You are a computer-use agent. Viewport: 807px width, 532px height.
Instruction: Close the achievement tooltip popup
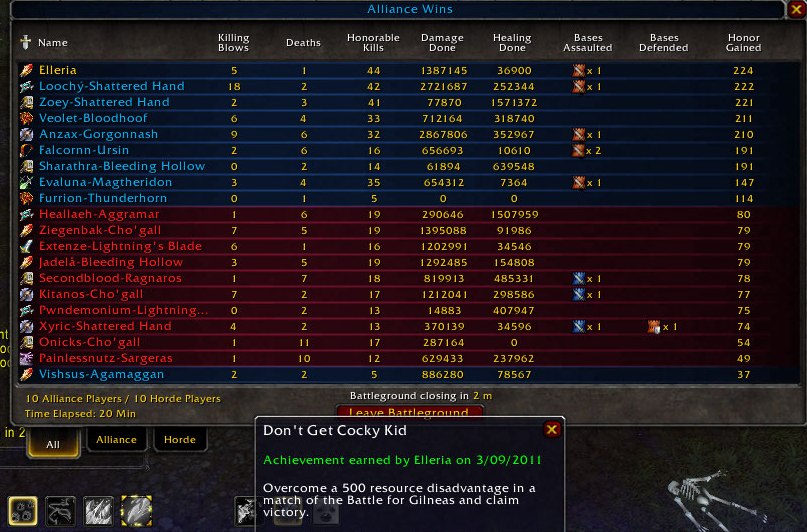coord(551,430)
